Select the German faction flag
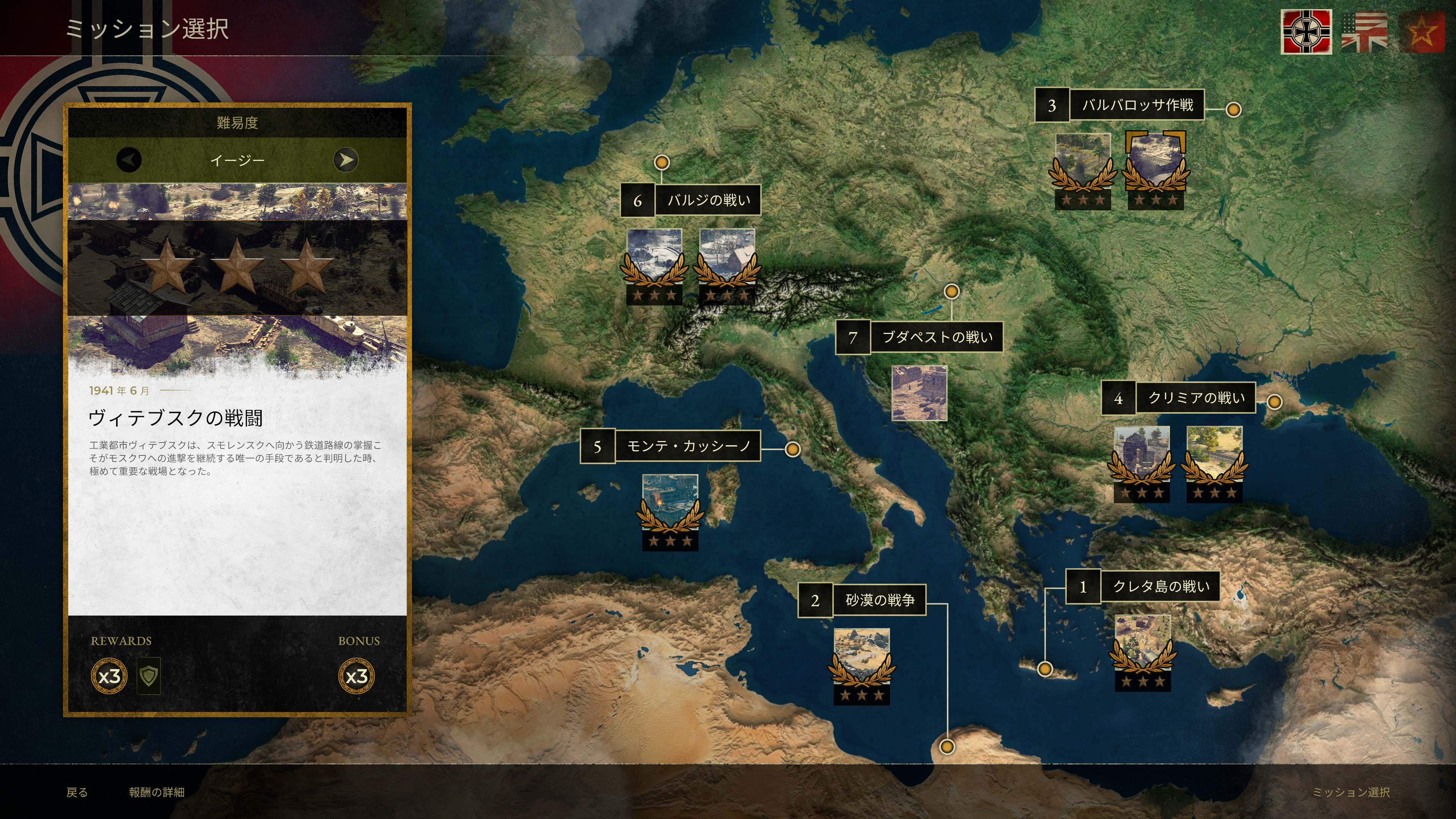1456x819 pixels. pyautogui.click(x=1306, y=31)
